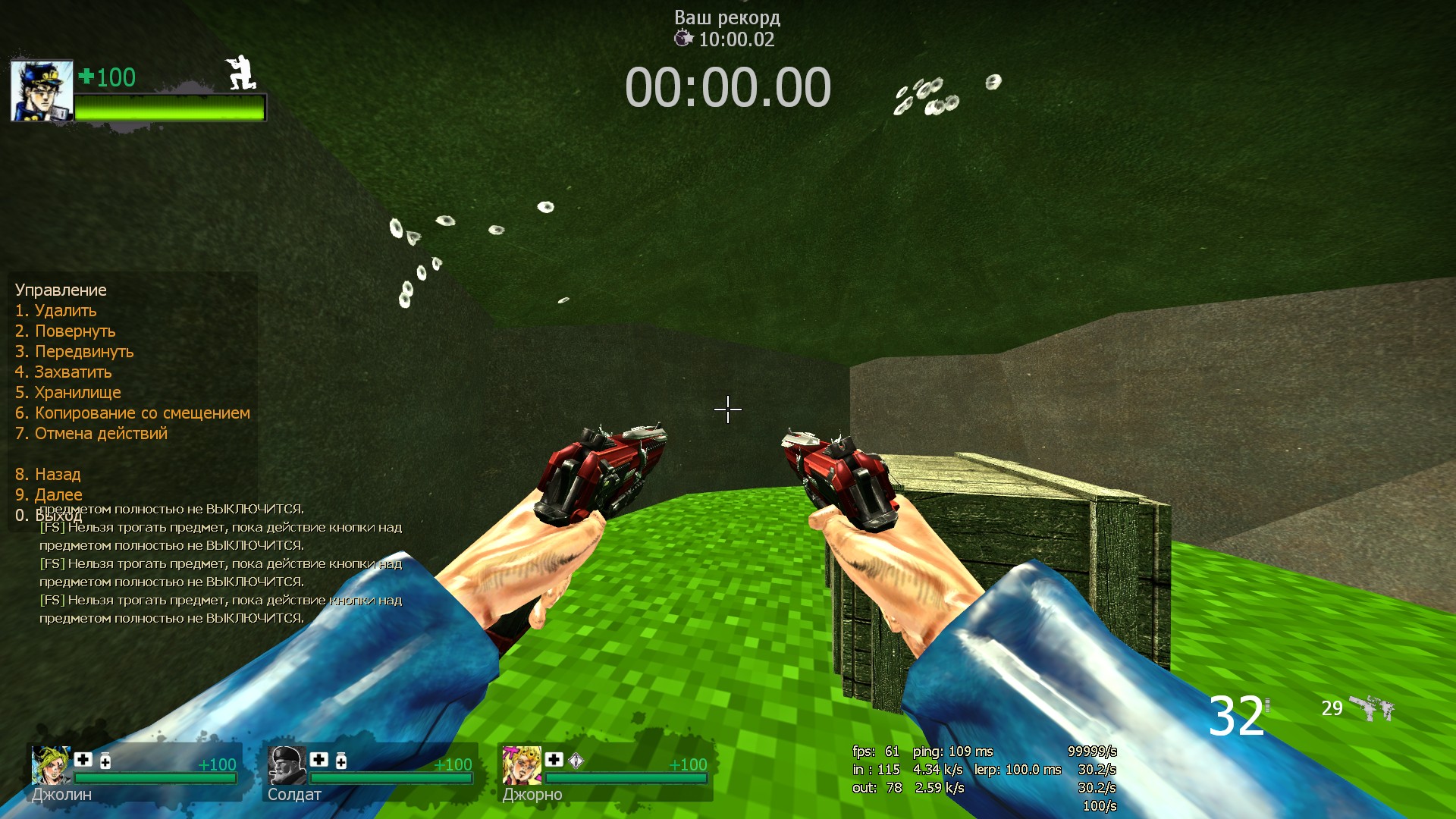Select Копирование со смещением

(x=133, y=413)
